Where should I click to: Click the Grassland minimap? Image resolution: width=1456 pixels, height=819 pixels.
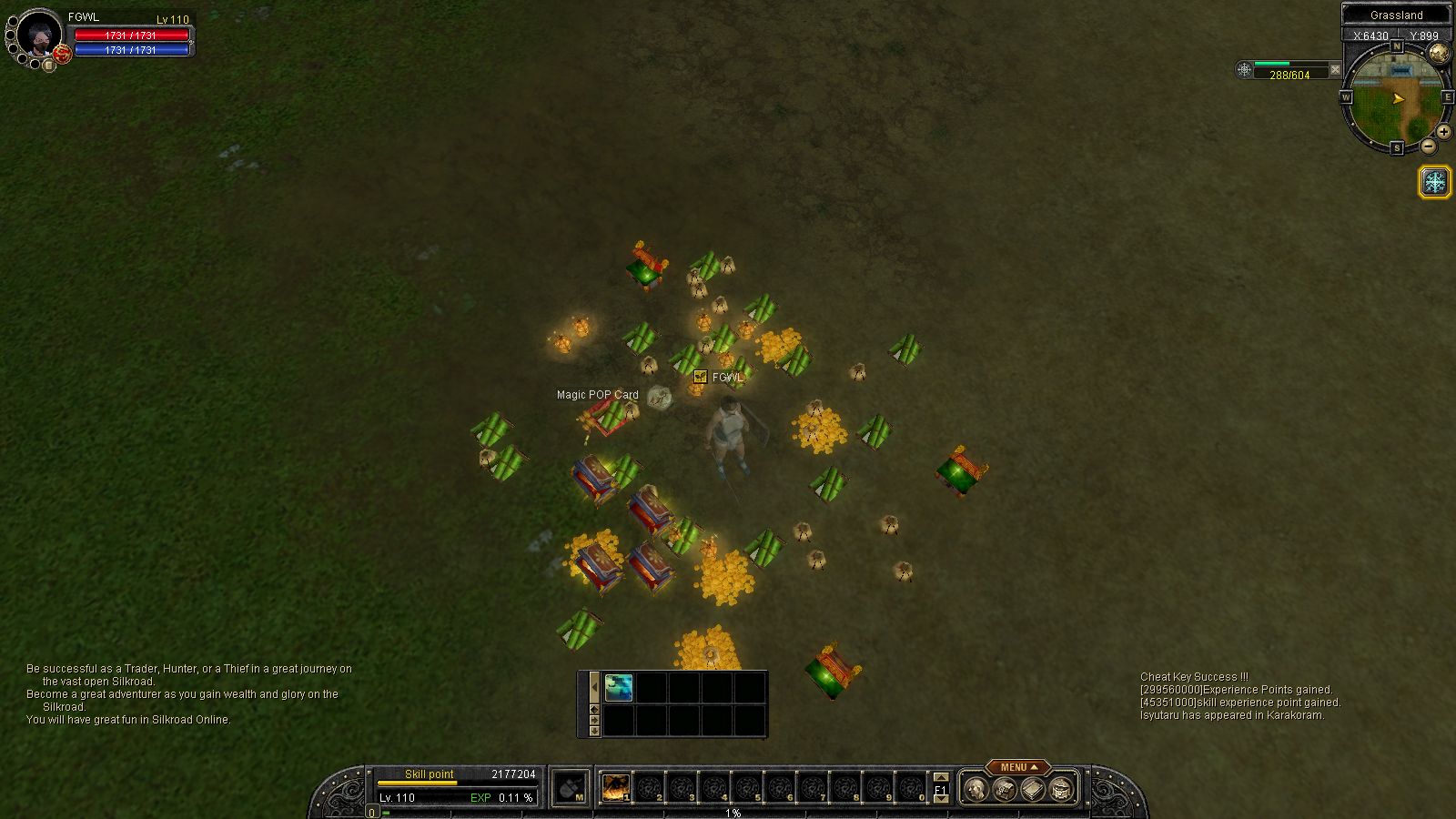click(x=1396, y=97)
